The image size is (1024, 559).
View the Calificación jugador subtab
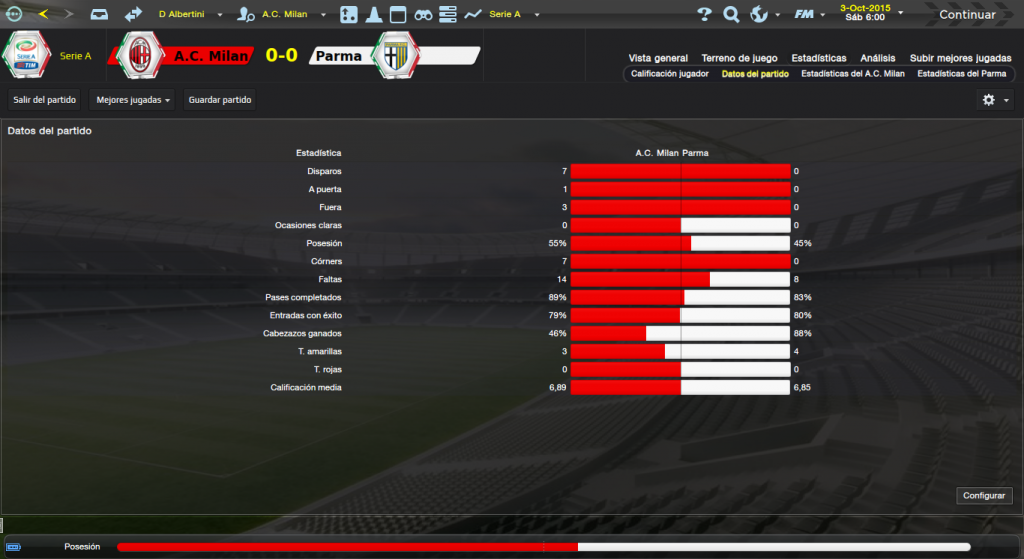point(670,74)
